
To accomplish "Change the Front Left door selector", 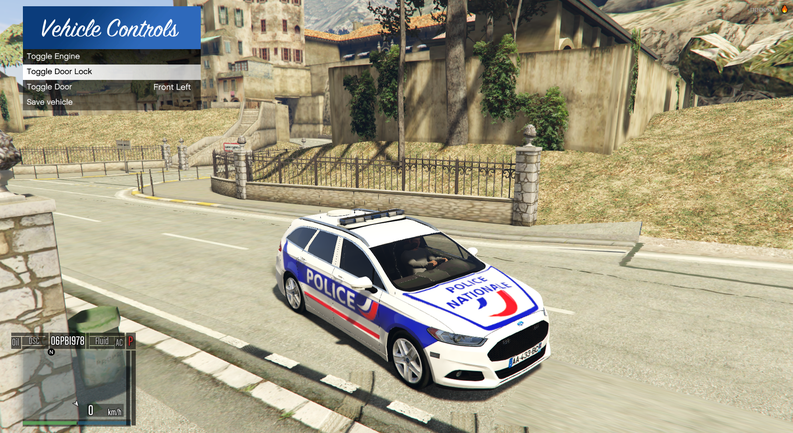I will pos(171,87).
